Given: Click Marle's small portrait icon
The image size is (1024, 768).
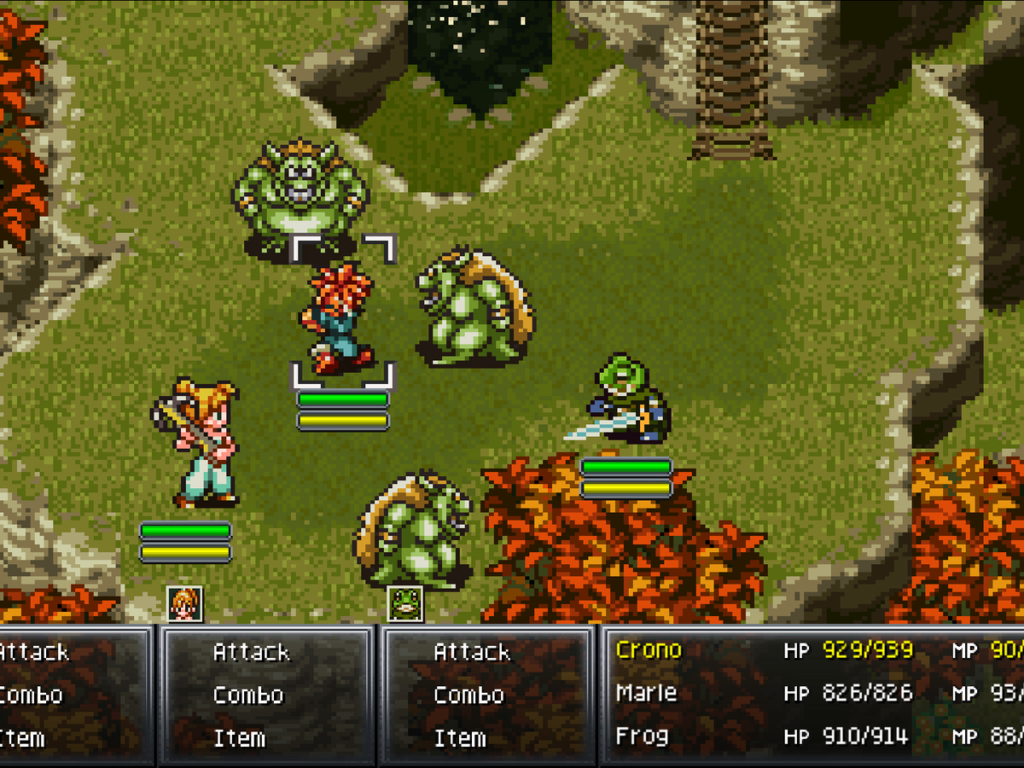Looking at the screenshot, I should (x=185, y=603).
